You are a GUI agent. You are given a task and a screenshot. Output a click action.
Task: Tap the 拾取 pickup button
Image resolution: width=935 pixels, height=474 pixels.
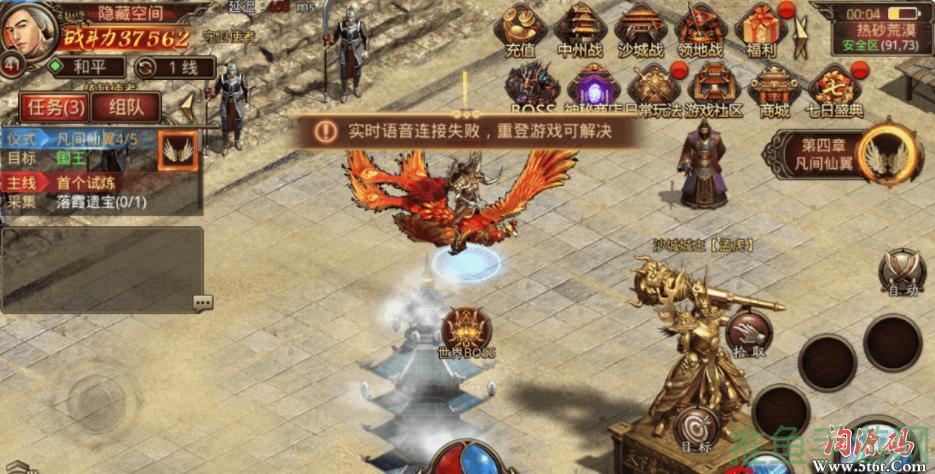[748, 334]
